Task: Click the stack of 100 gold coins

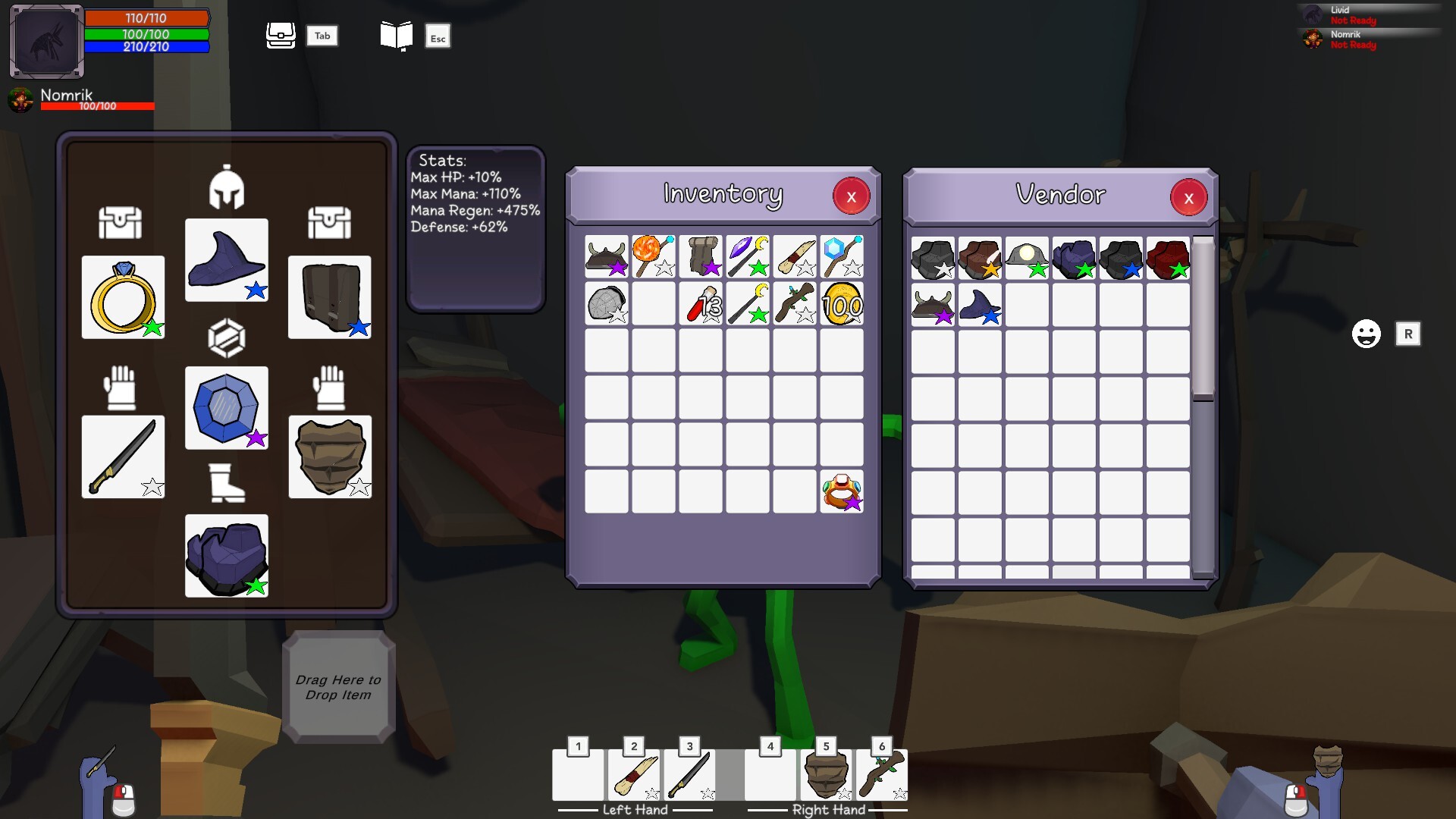Action: click(x=841, y=303)
